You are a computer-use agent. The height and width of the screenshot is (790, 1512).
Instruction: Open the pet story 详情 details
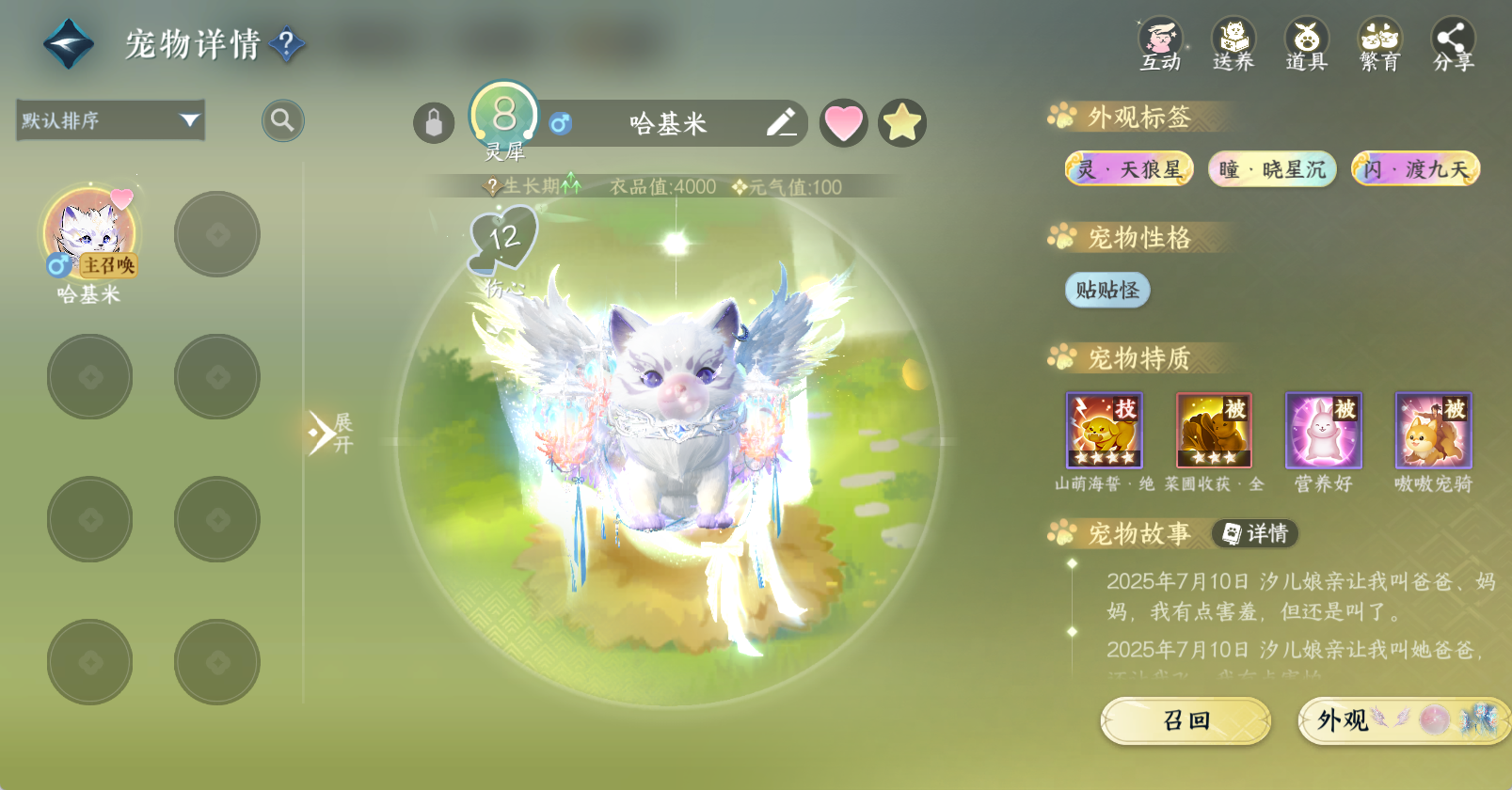1255,534
